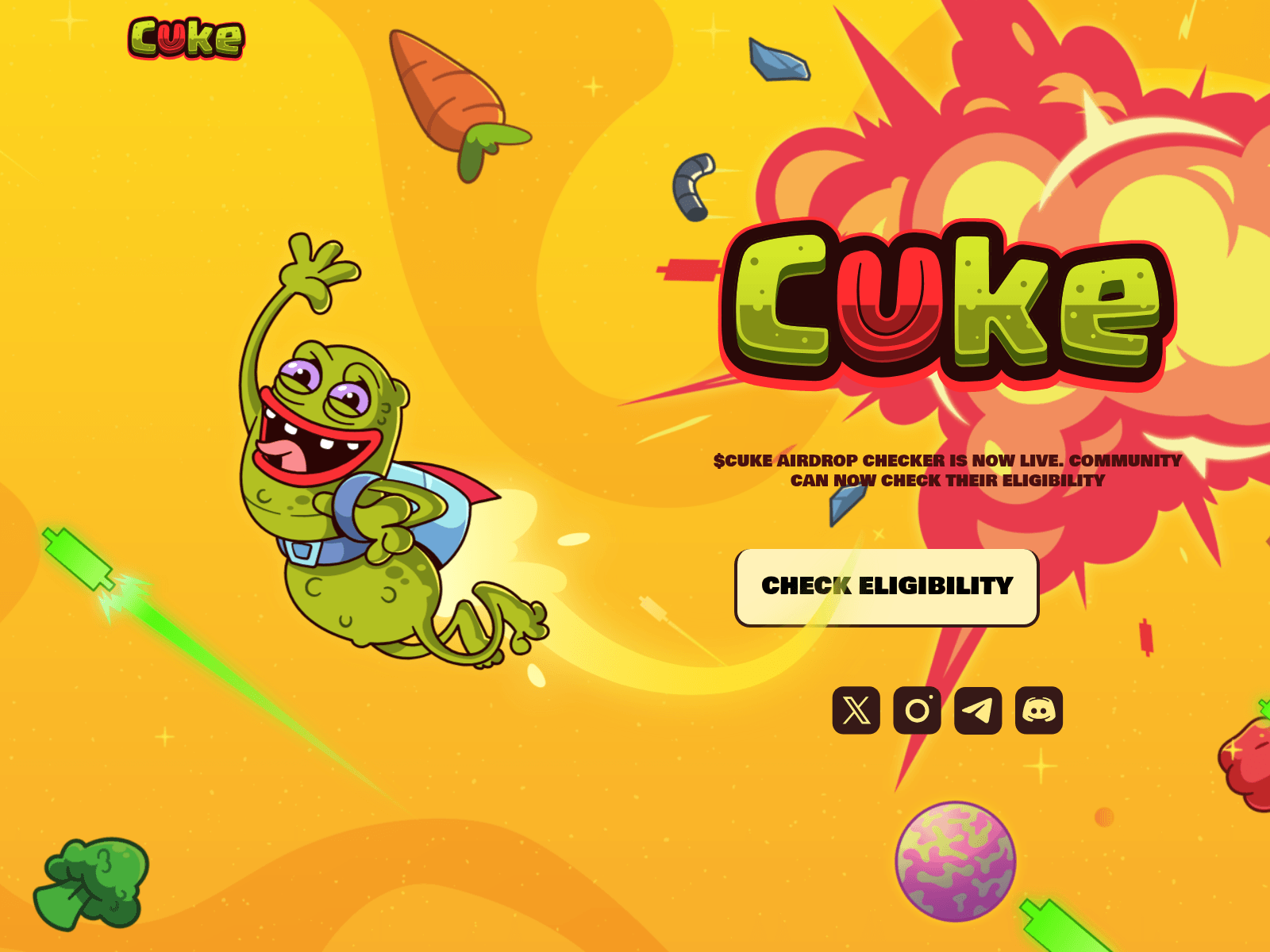Click the large Cuke title artwork
This screenshot has width=1270, height=952.
click(945, 305)
